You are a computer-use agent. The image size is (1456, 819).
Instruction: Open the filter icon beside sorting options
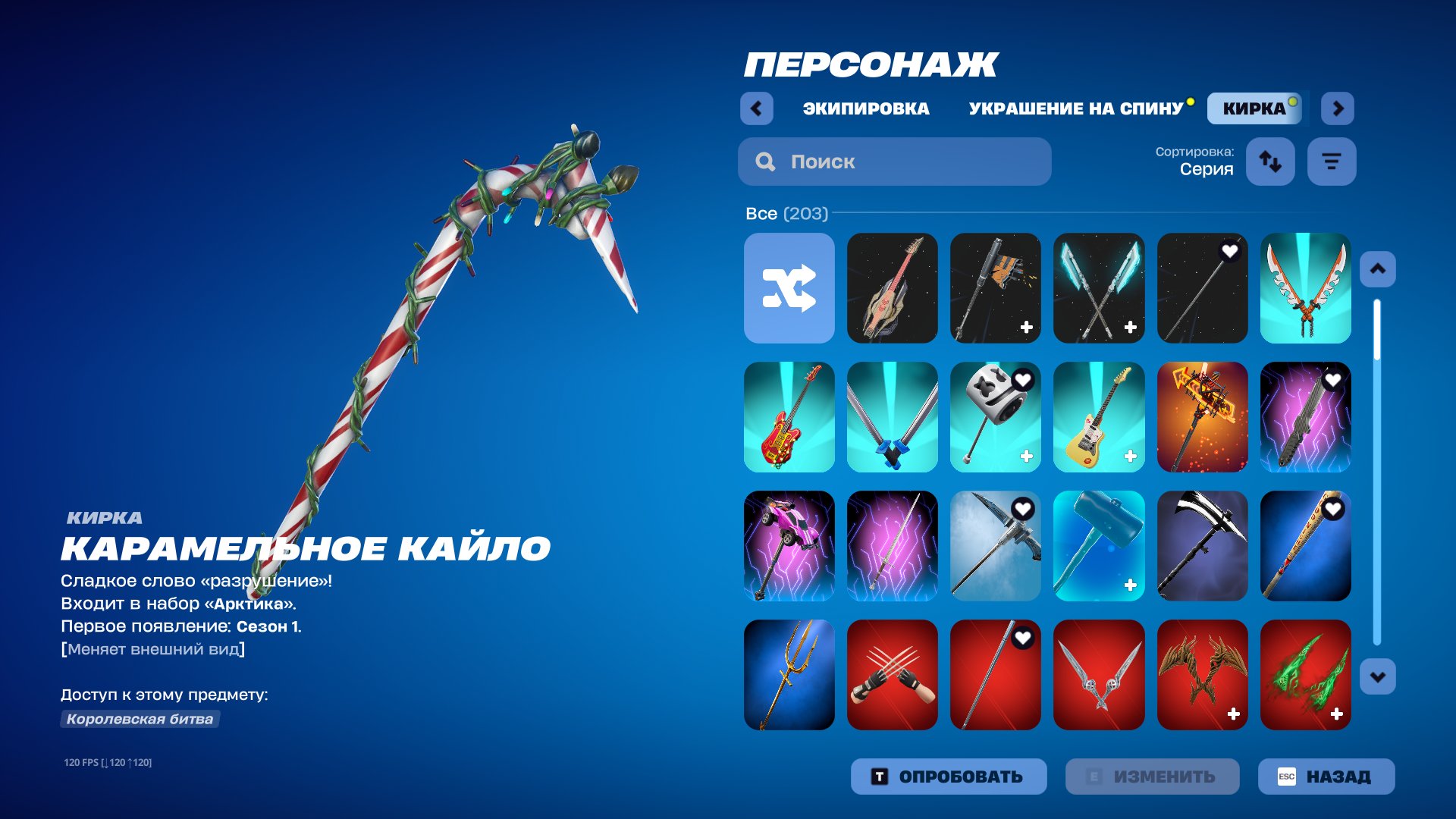point(1332,162)
